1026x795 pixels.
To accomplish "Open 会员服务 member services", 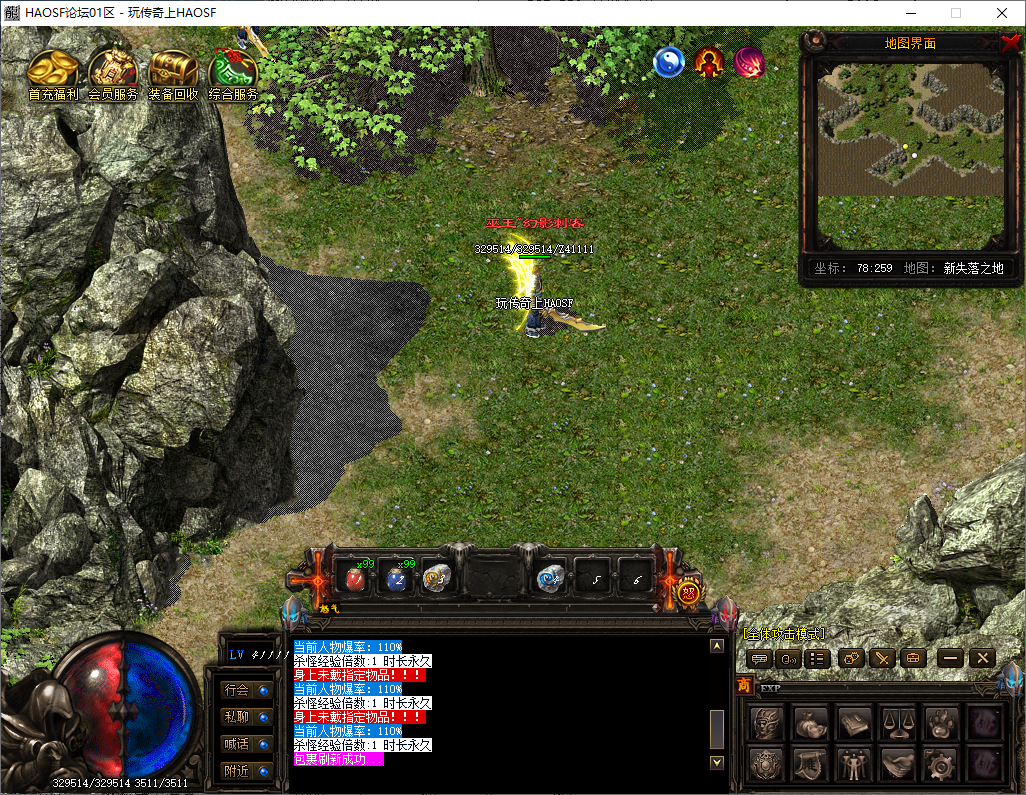I will (113, 73).
